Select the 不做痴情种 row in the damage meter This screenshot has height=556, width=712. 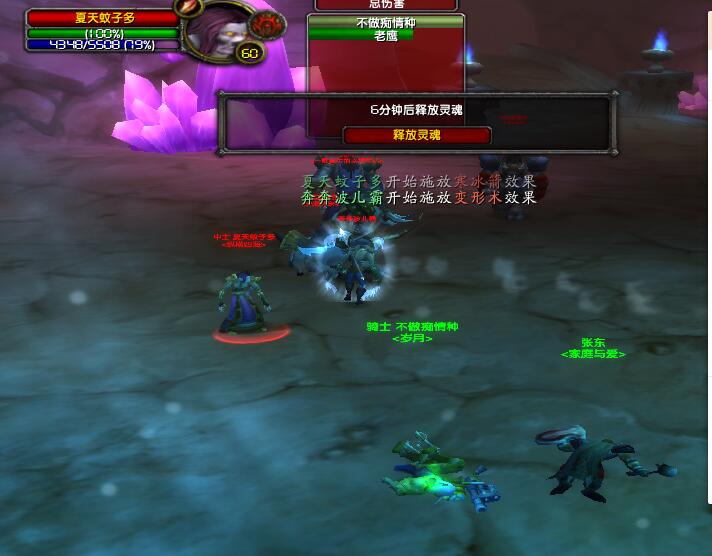coord(386,22)
